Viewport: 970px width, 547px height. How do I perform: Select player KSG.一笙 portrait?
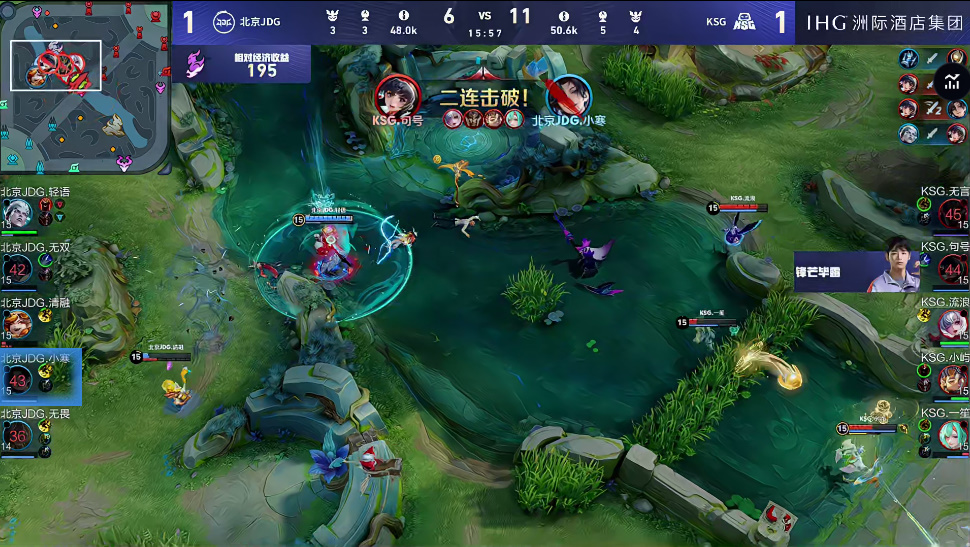pos(952,435)
